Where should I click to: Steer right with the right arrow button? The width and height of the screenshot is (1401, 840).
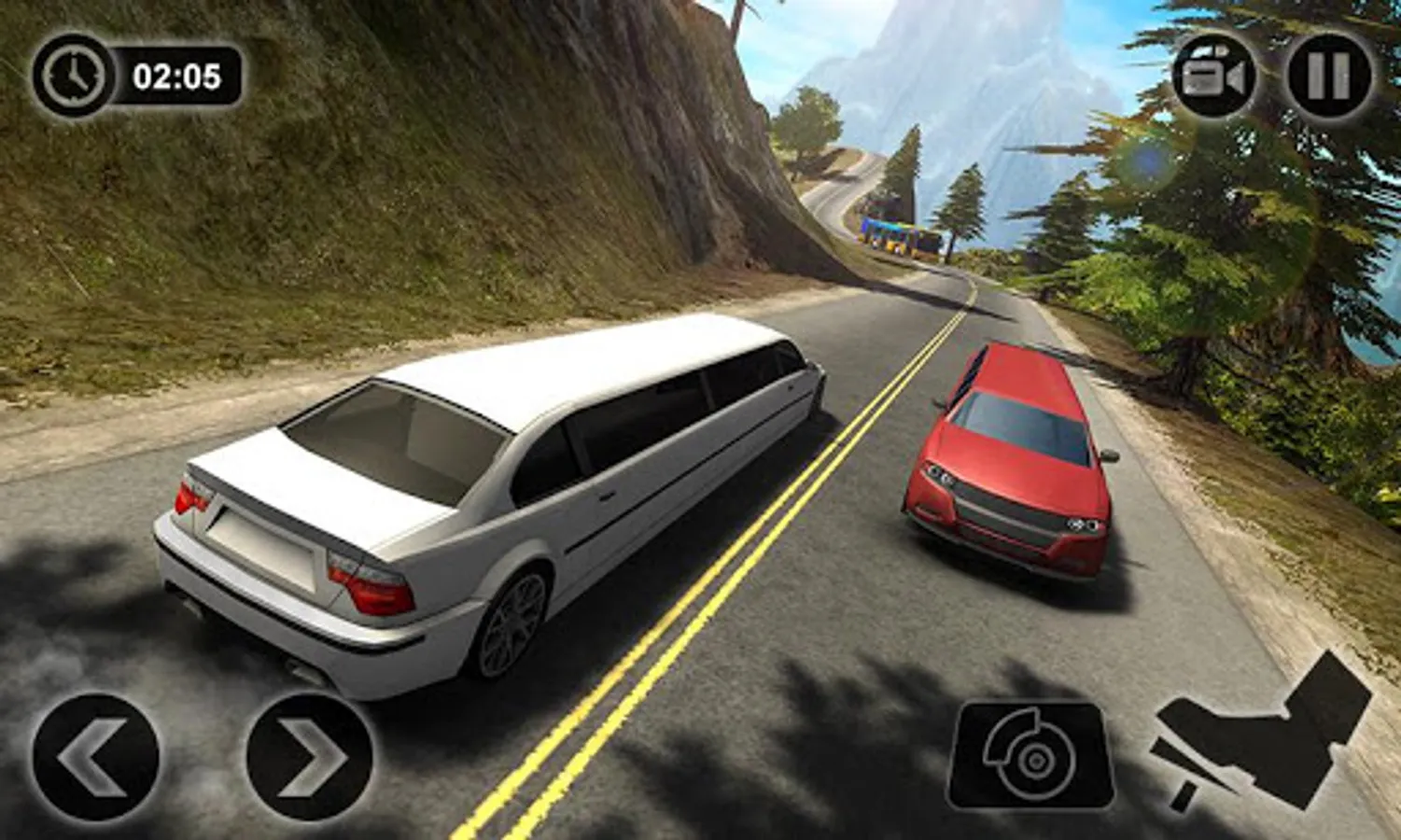310,757
